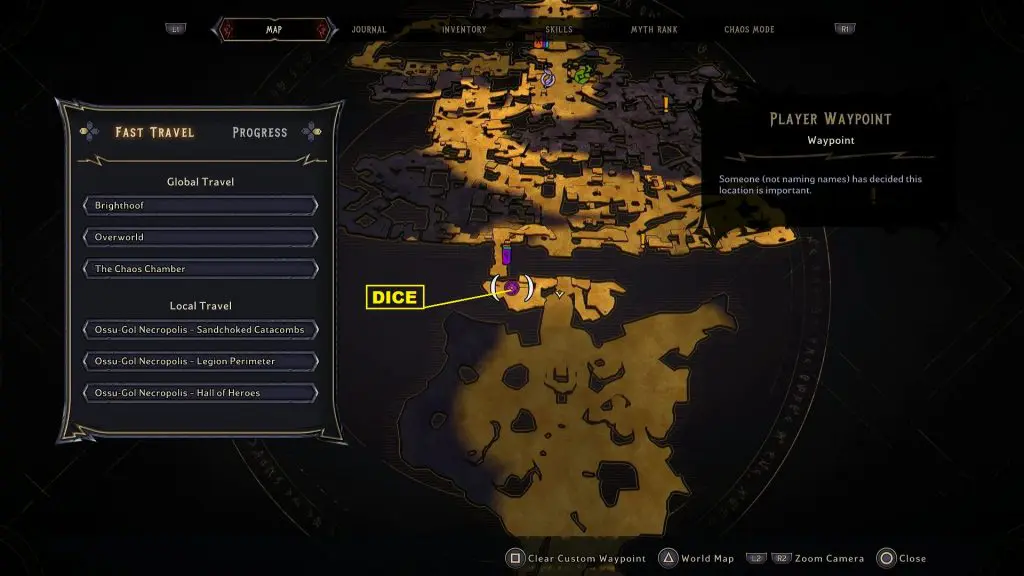
Task: Select the Sandchoked Catacombs travel point
Action: (201, 330)
